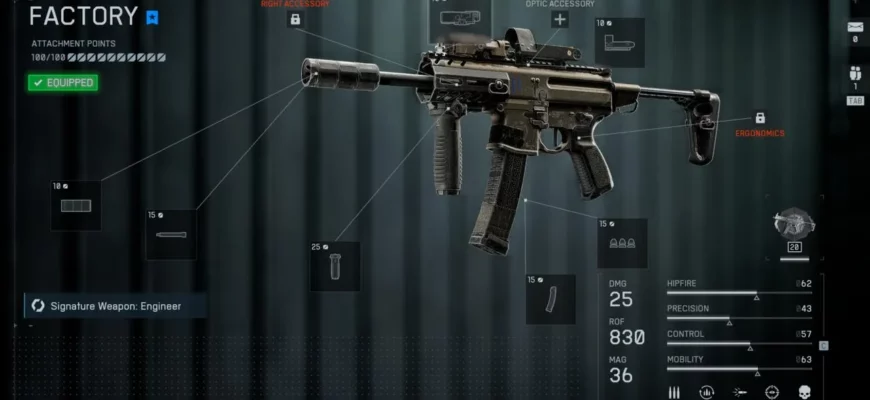Show the crosshair accuracy stats icon
Viewport: 870px width, 400px height.
point(771,391)
